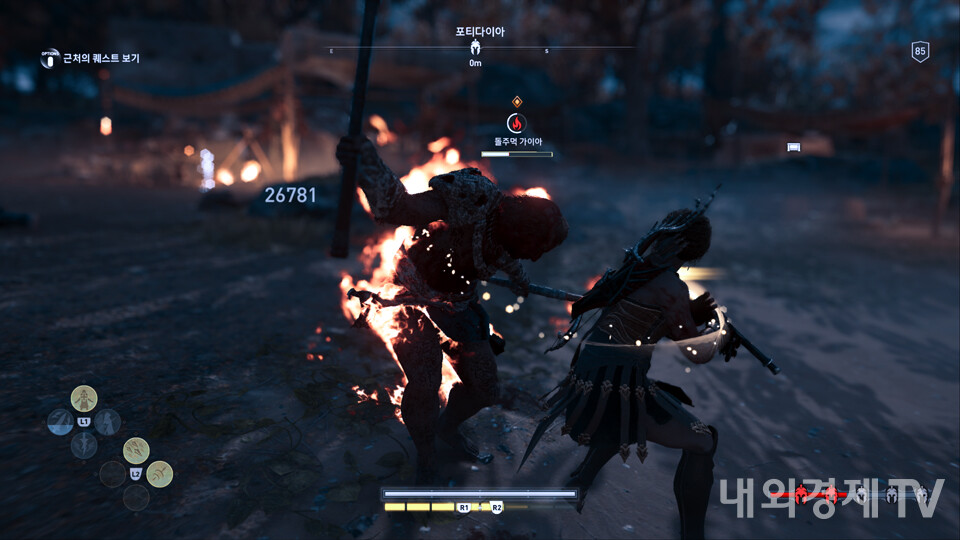Select the helmet marker on the compass
Viewport: 960px width, 540px height.
(x=475, y=47)
